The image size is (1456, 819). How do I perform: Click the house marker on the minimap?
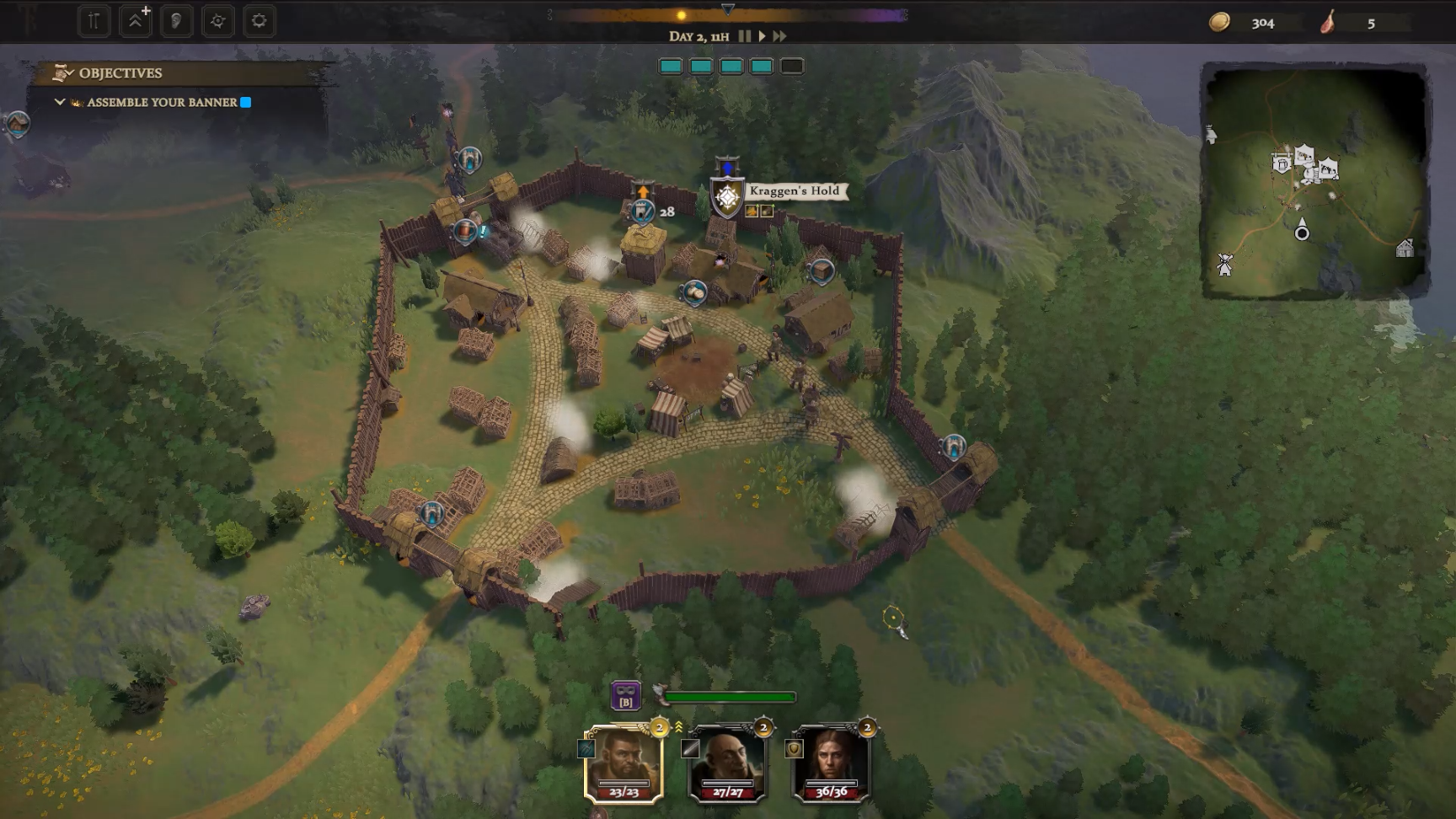(1405, 248)
